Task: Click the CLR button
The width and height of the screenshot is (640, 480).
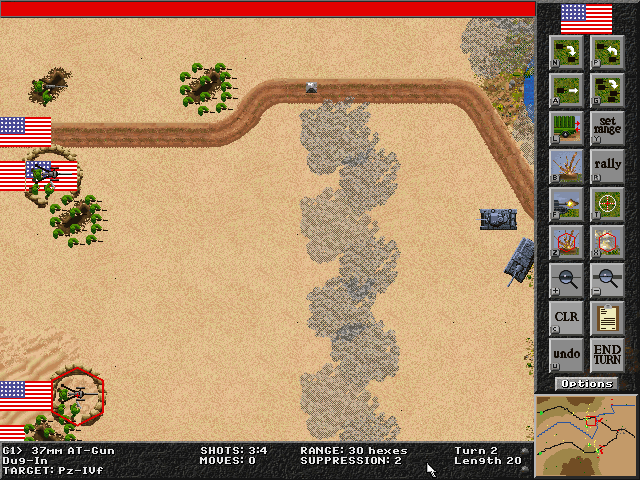Action: pos(568,318)
